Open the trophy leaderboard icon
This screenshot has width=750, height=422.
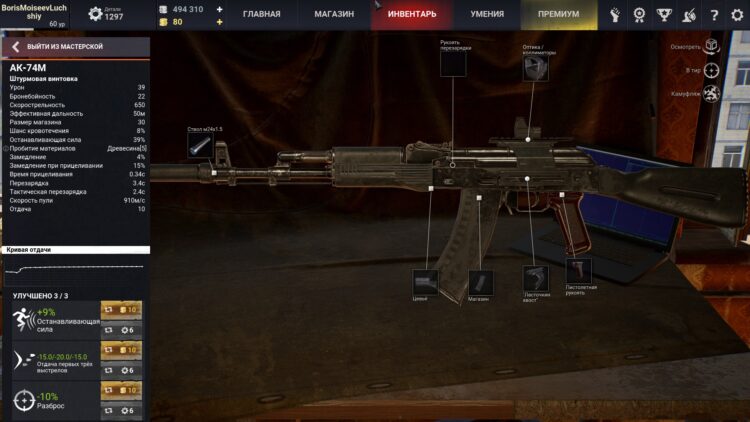click(x=665, y=15)
